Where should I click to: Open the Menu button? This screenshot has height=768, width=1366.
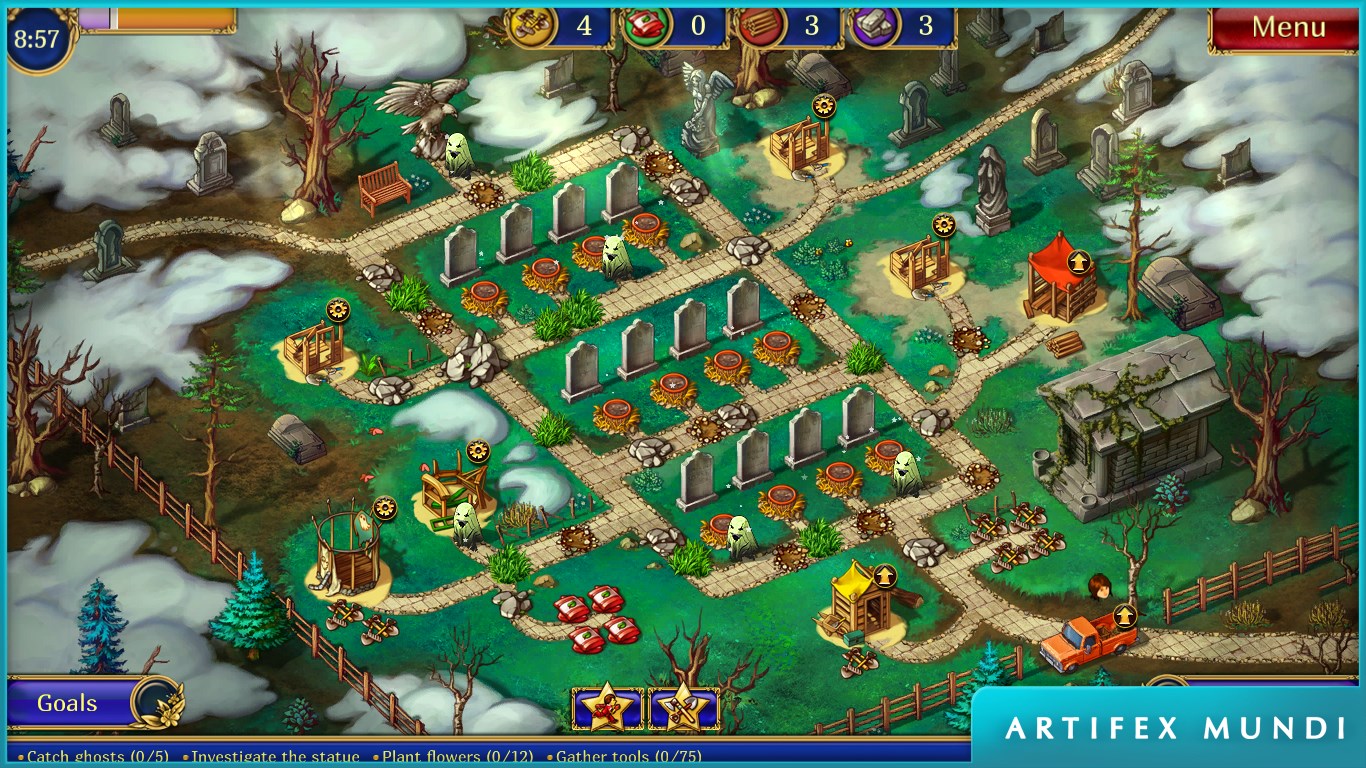(x=1287, y=28)
